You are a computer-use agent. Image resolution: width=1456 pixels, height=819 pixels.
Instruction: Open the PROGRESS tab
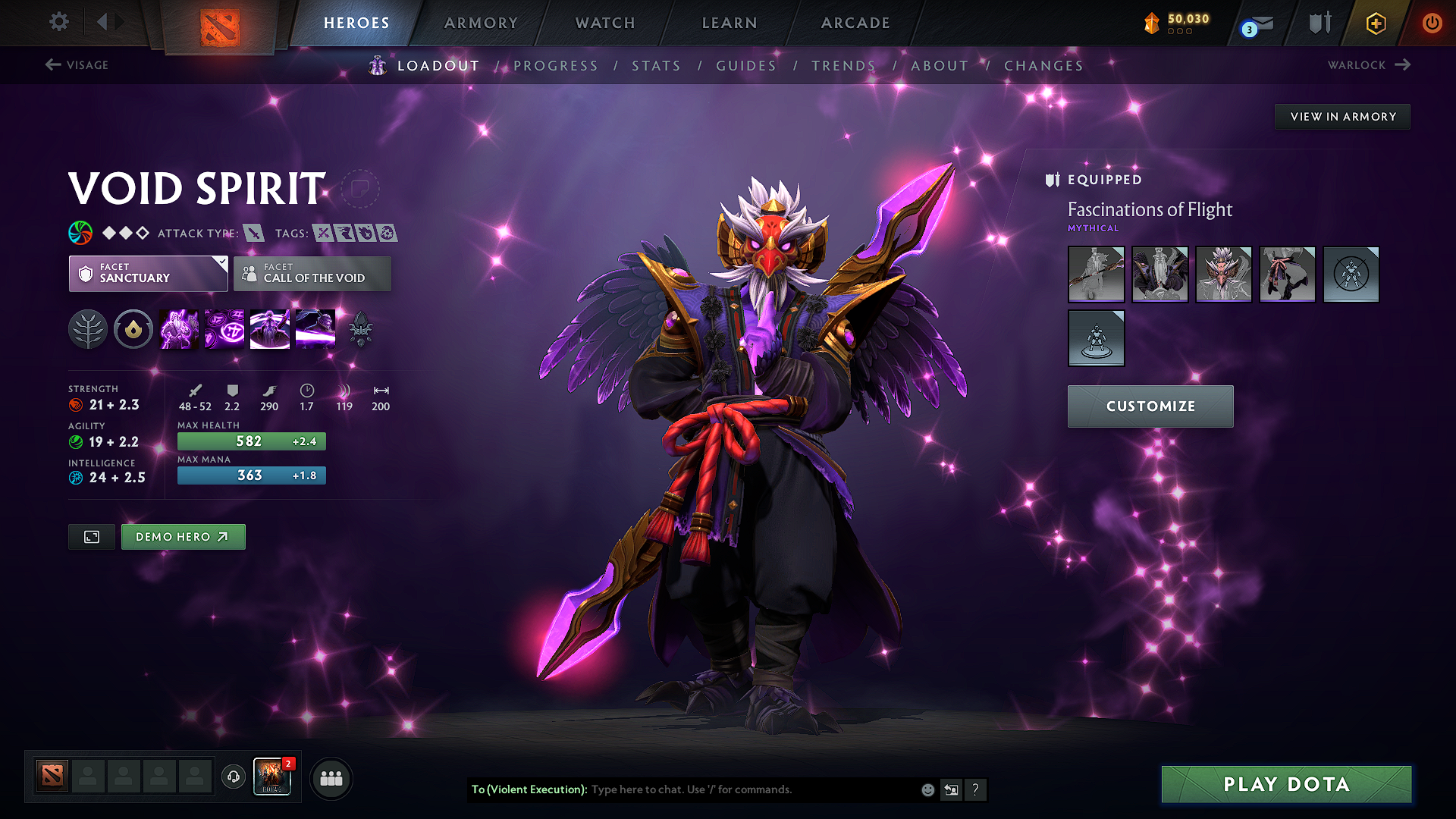tap(556, 66)
